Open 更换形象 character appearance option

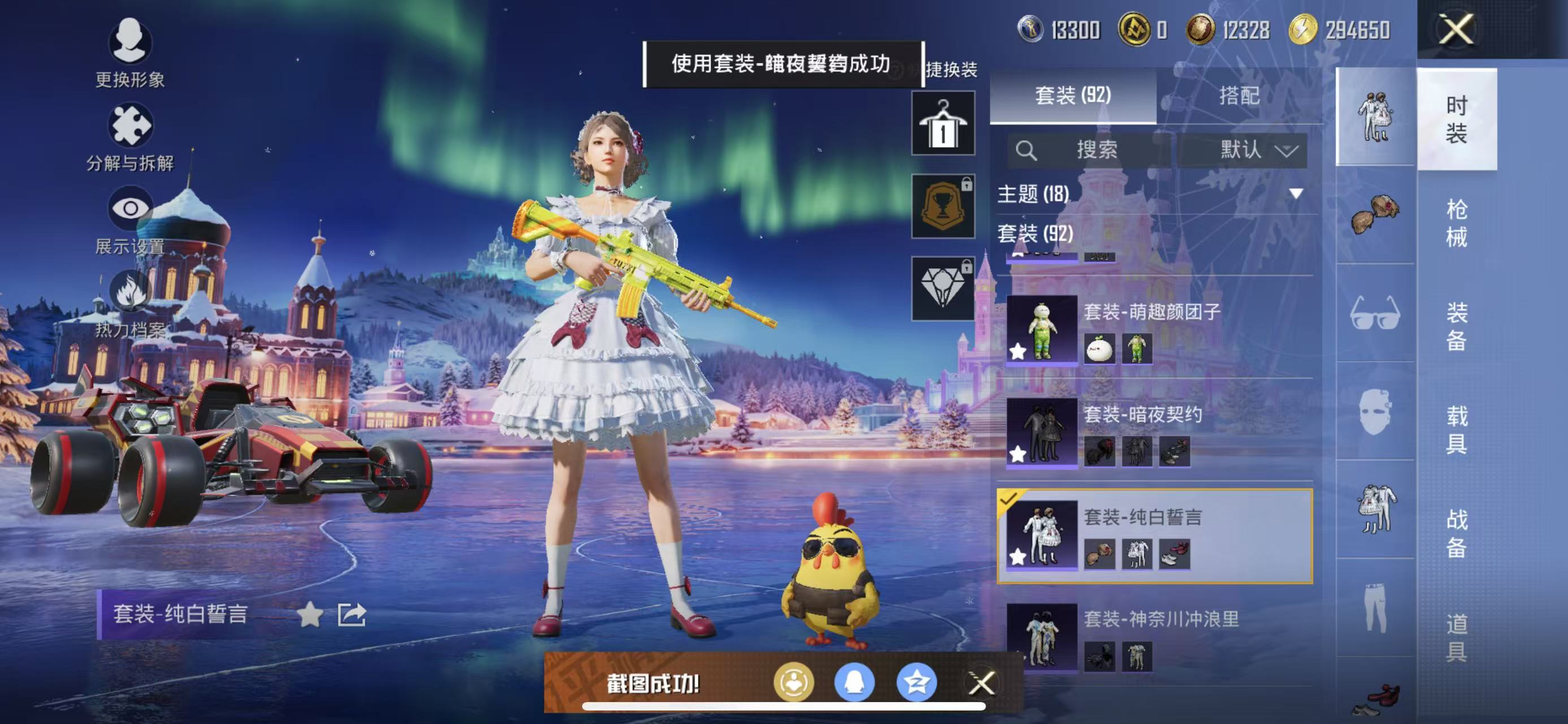point(129,42)
